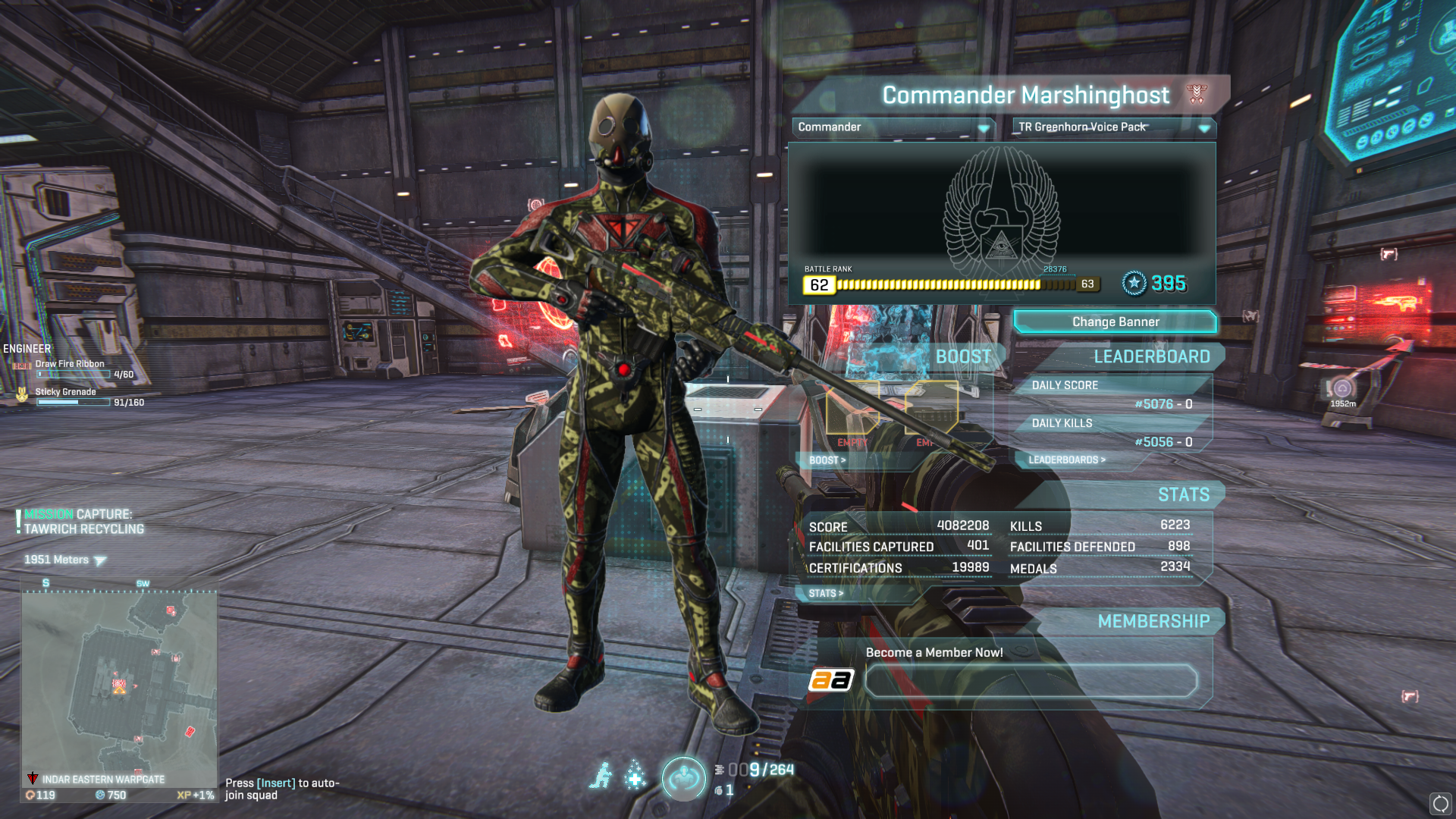Viewport: 1456px width, 819px height.
Task: Click the player banner emblem image
Action: pos(1001,212)
